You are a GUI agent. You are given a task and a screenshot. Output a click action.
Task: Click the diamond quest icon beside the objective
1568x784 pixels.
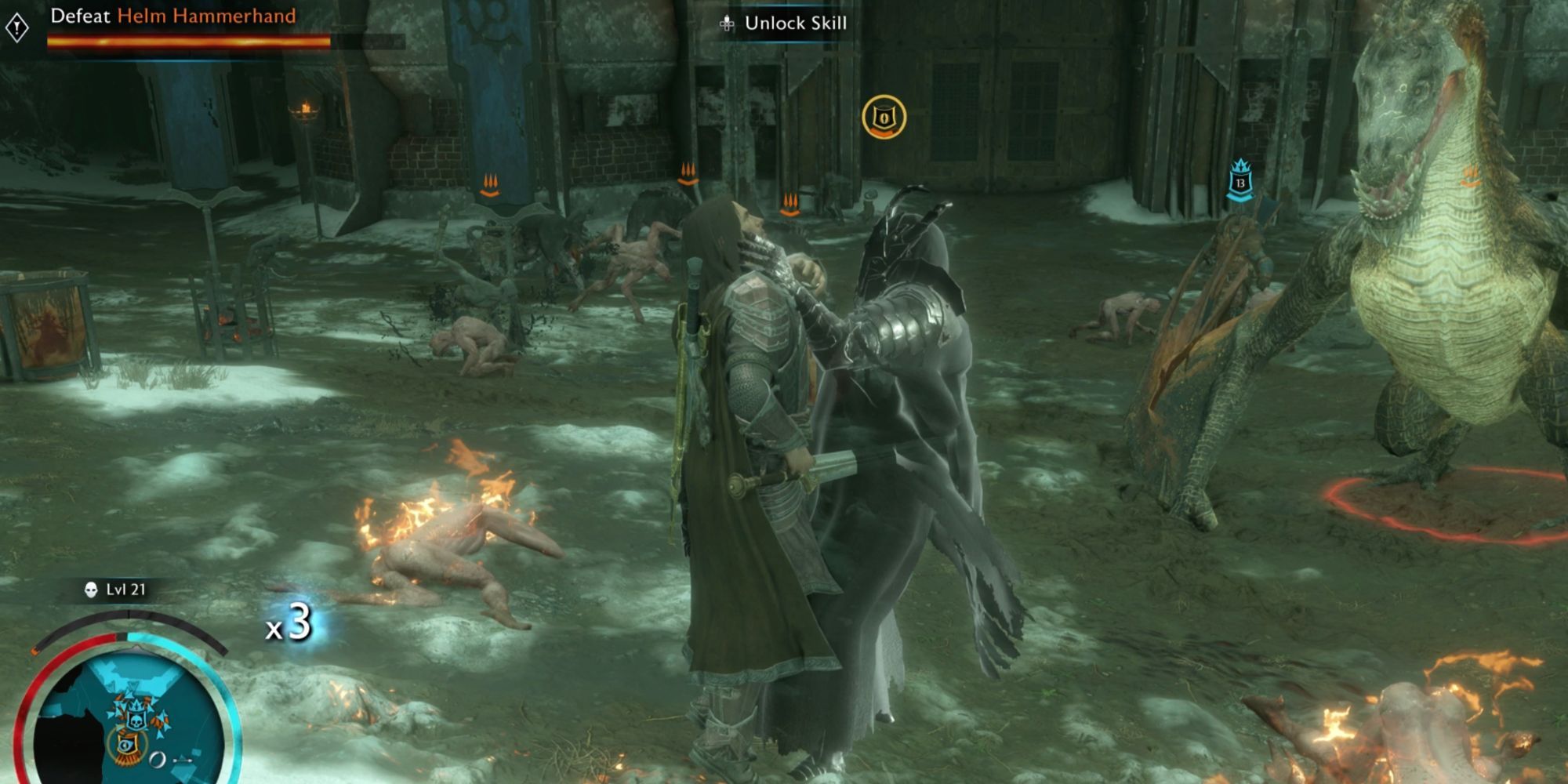pos(17,28)
